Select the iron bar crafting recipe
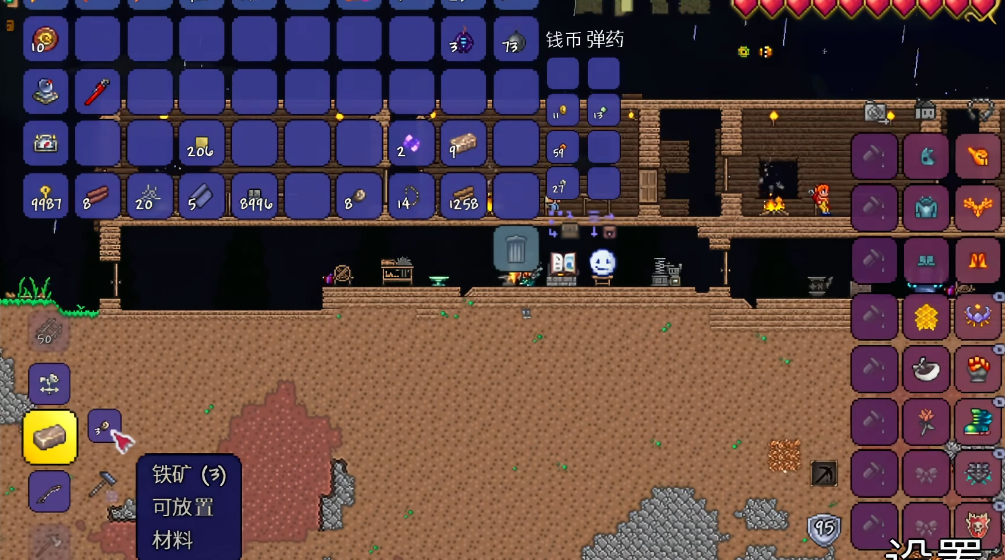This screenshot has width=1005, height=560. [49, 437]
